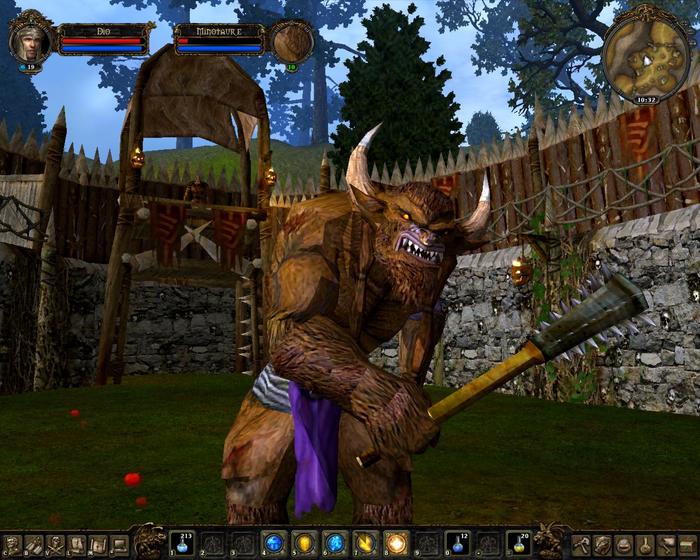
Task: Click the Minotaure target portrait
Action: (x=292, y=42)
